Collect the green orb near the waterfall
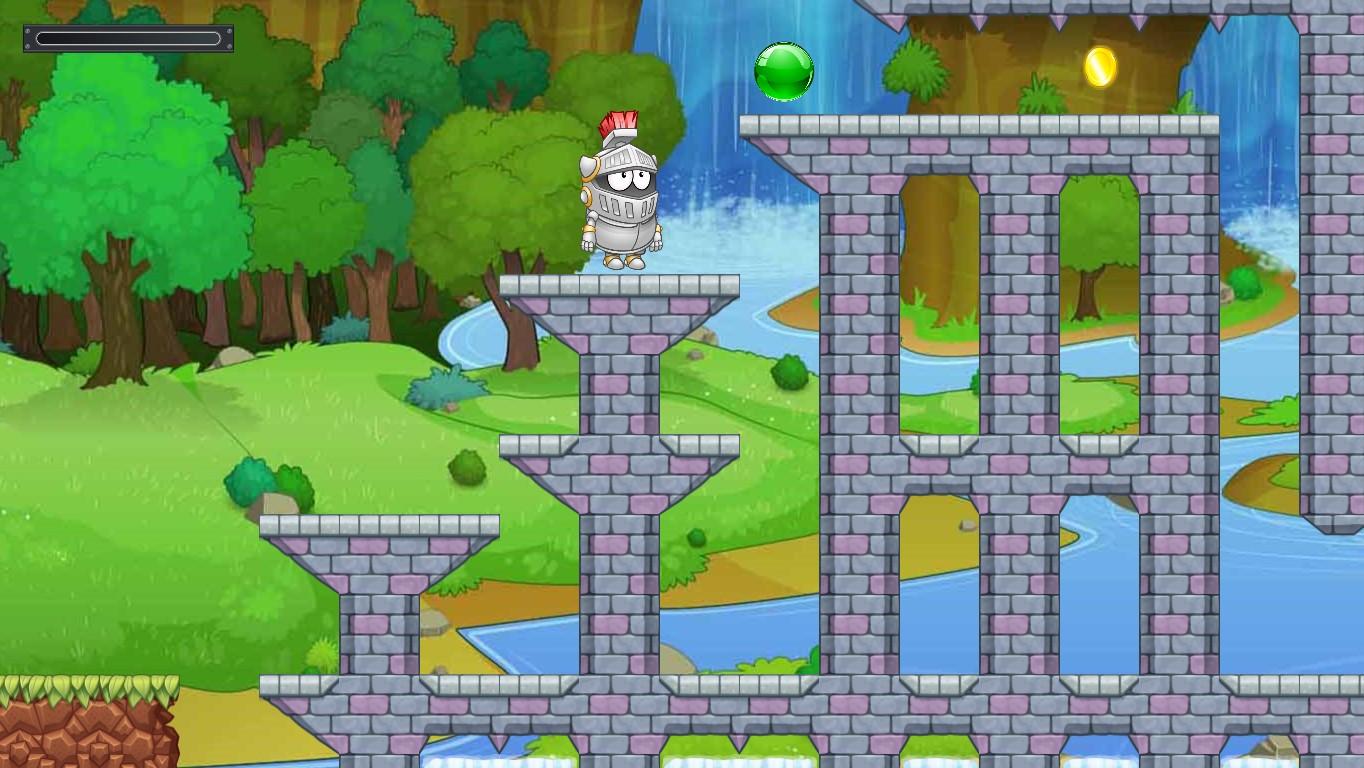 [783, 70]
